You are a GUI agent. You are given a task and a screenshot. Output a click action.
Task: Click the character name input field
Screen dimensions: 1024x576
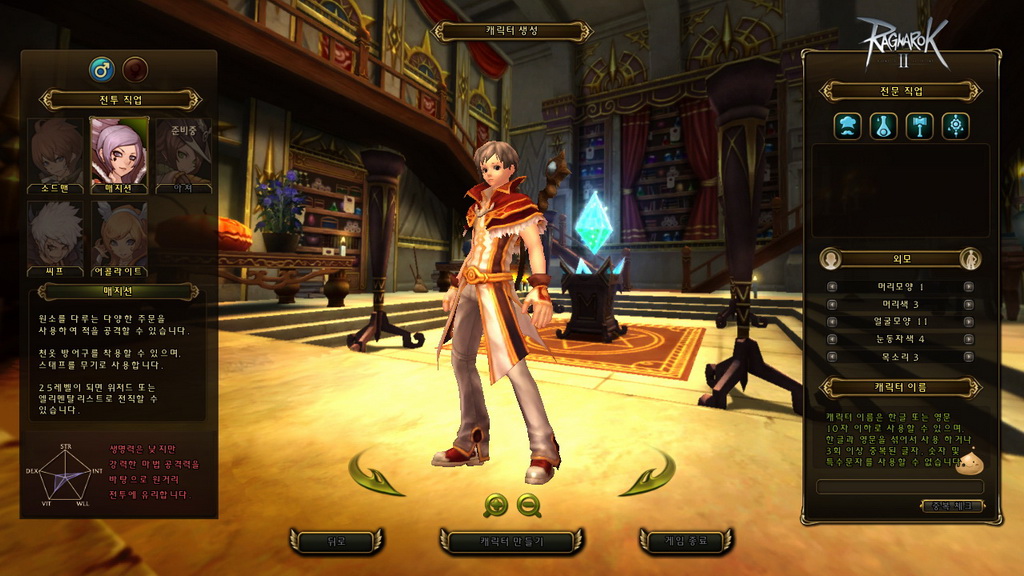pos(899,487)
